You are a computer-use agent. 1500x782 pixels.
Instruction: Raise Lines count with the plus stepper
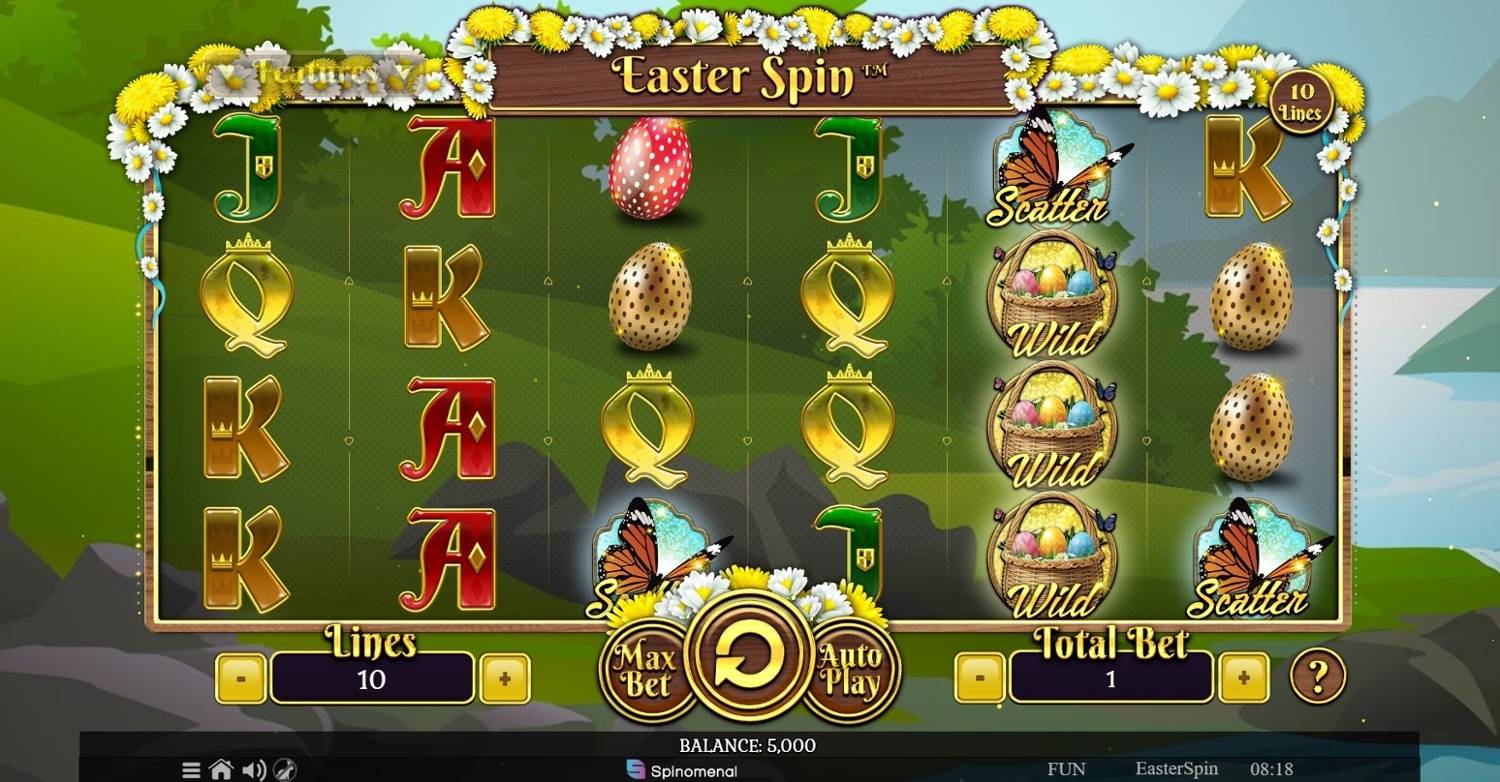tap(506, 677)
